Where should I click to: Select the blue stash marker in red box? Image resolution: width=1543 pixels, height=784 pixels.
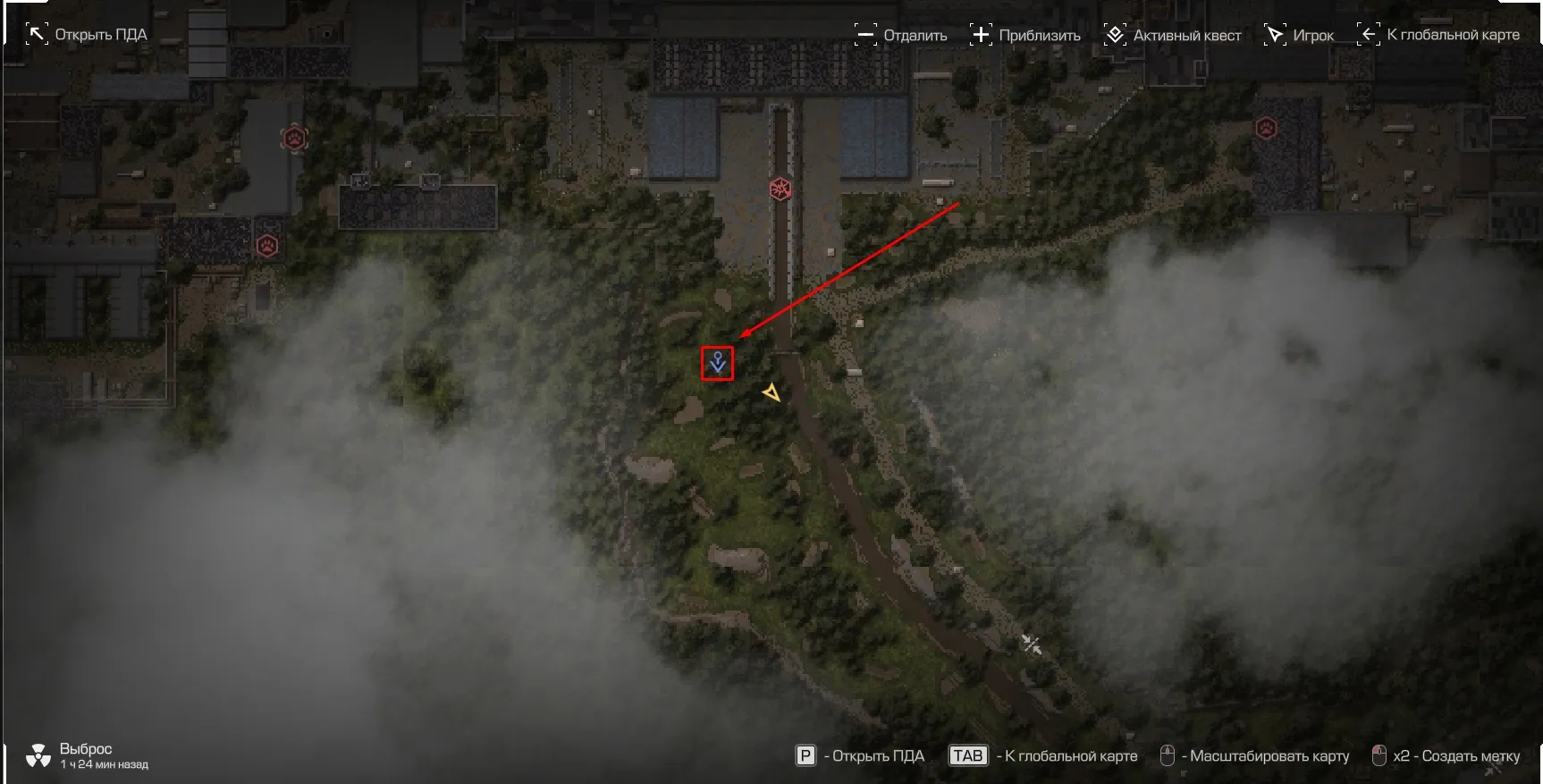click(717, 363)
